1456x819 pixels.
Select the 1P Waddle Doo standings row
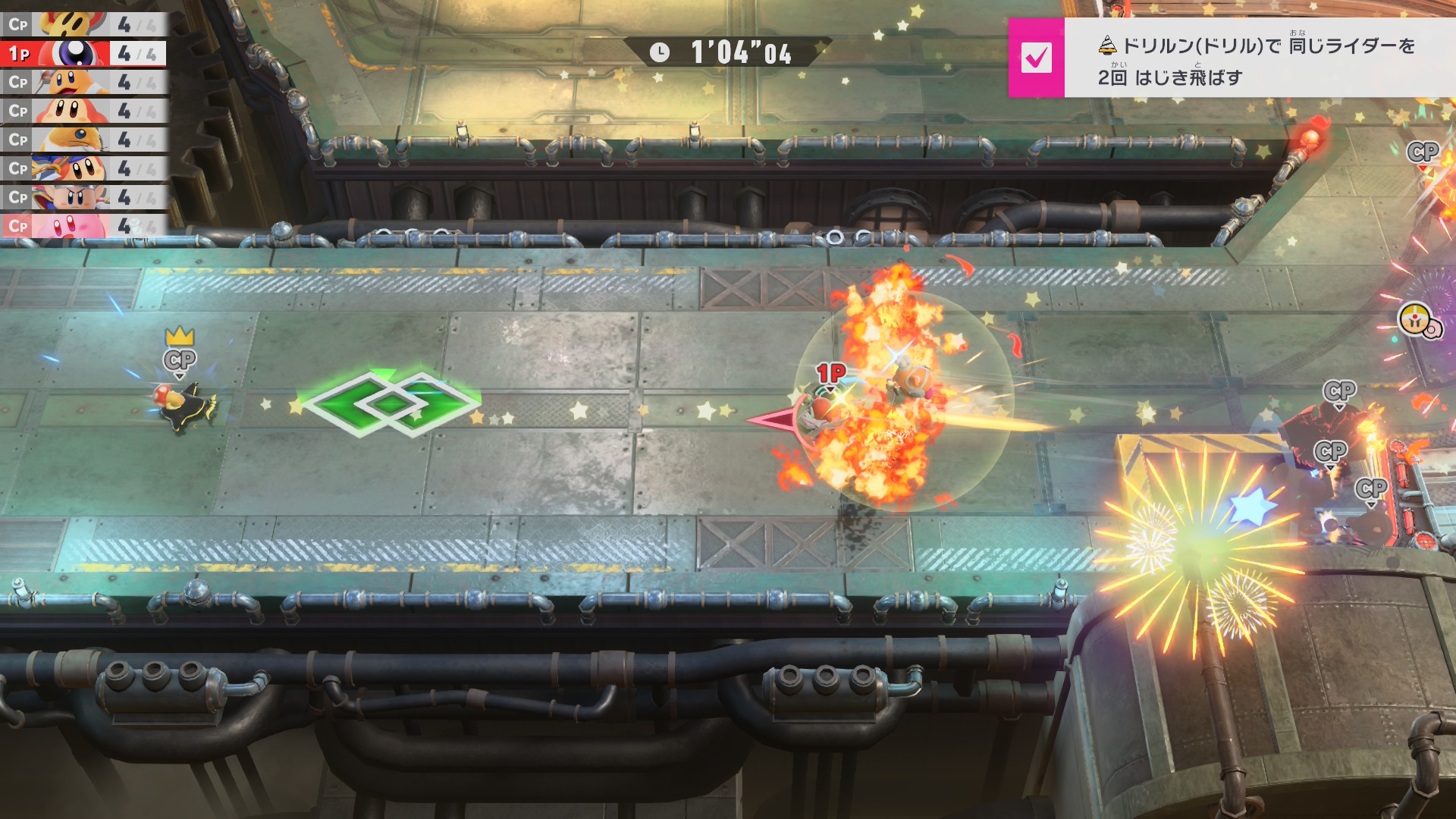(x=83, y=54)
